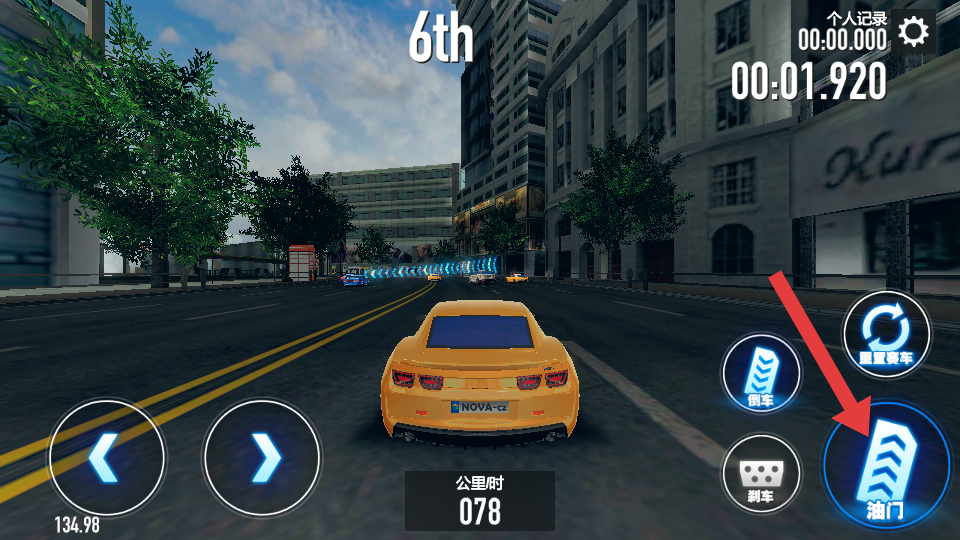Open settings via the gear icon
Viewport: 960px width, 540px height.
[913, 32]
